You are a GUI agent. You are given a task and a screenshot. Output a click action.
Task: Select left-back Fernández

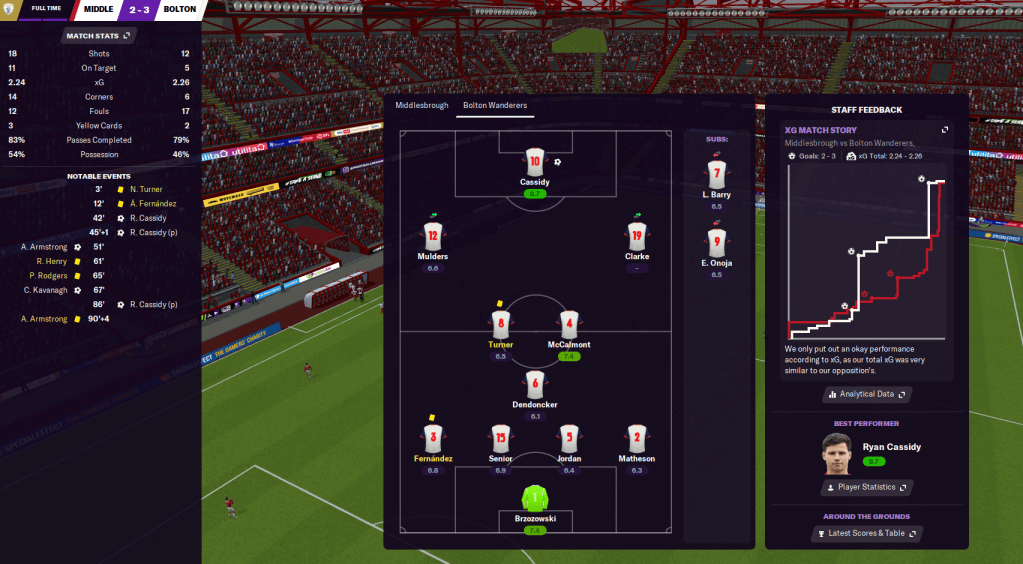pos(433,438)
